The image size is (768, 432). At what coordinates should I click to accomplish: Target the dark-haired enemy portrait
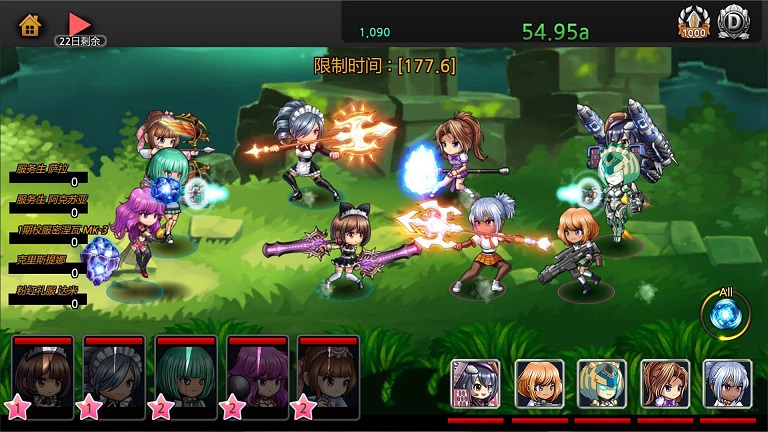(x=475, y=384)
